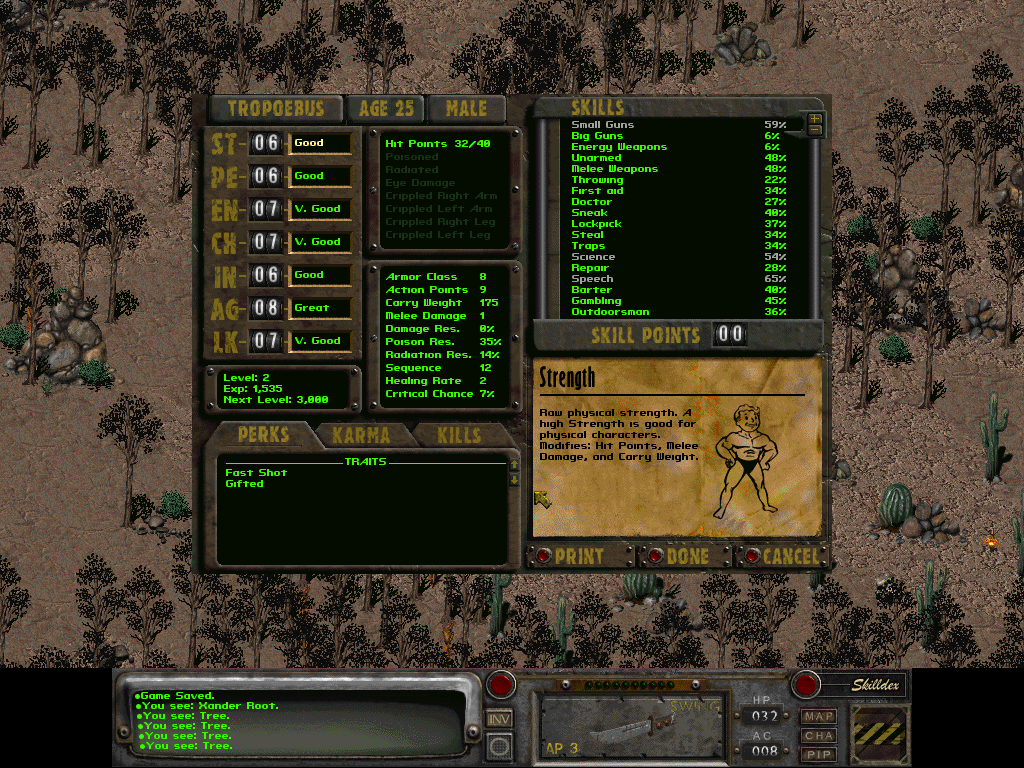Select the Small Guns skill
The height and width of the screenshot is (768, 1024).
[x=602, y=125]
